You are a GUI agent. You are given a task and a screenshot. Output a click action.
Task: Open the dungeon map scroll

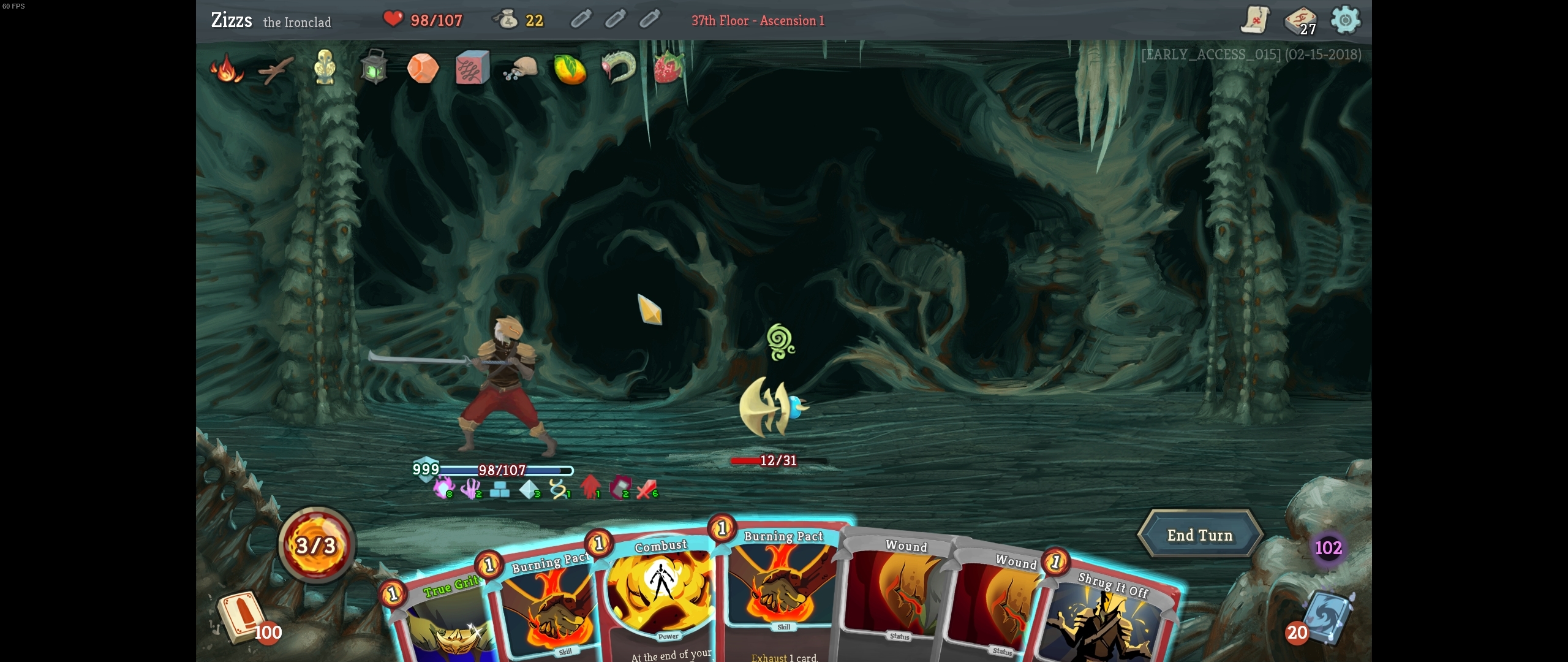pyautogui.click(x=1255, y=20)
